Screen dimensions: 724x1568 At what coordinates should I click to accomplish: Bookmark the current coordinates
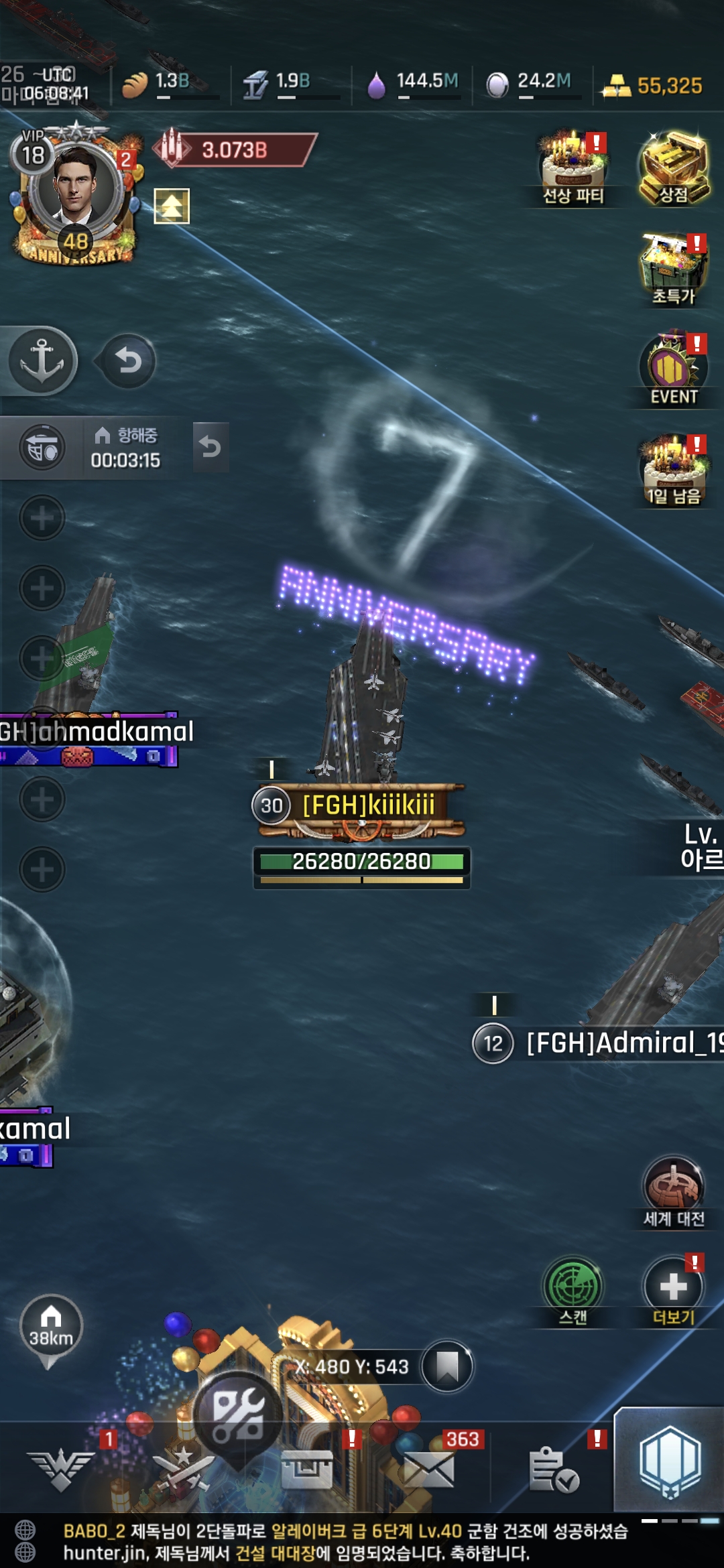[x=447, y=1367]
